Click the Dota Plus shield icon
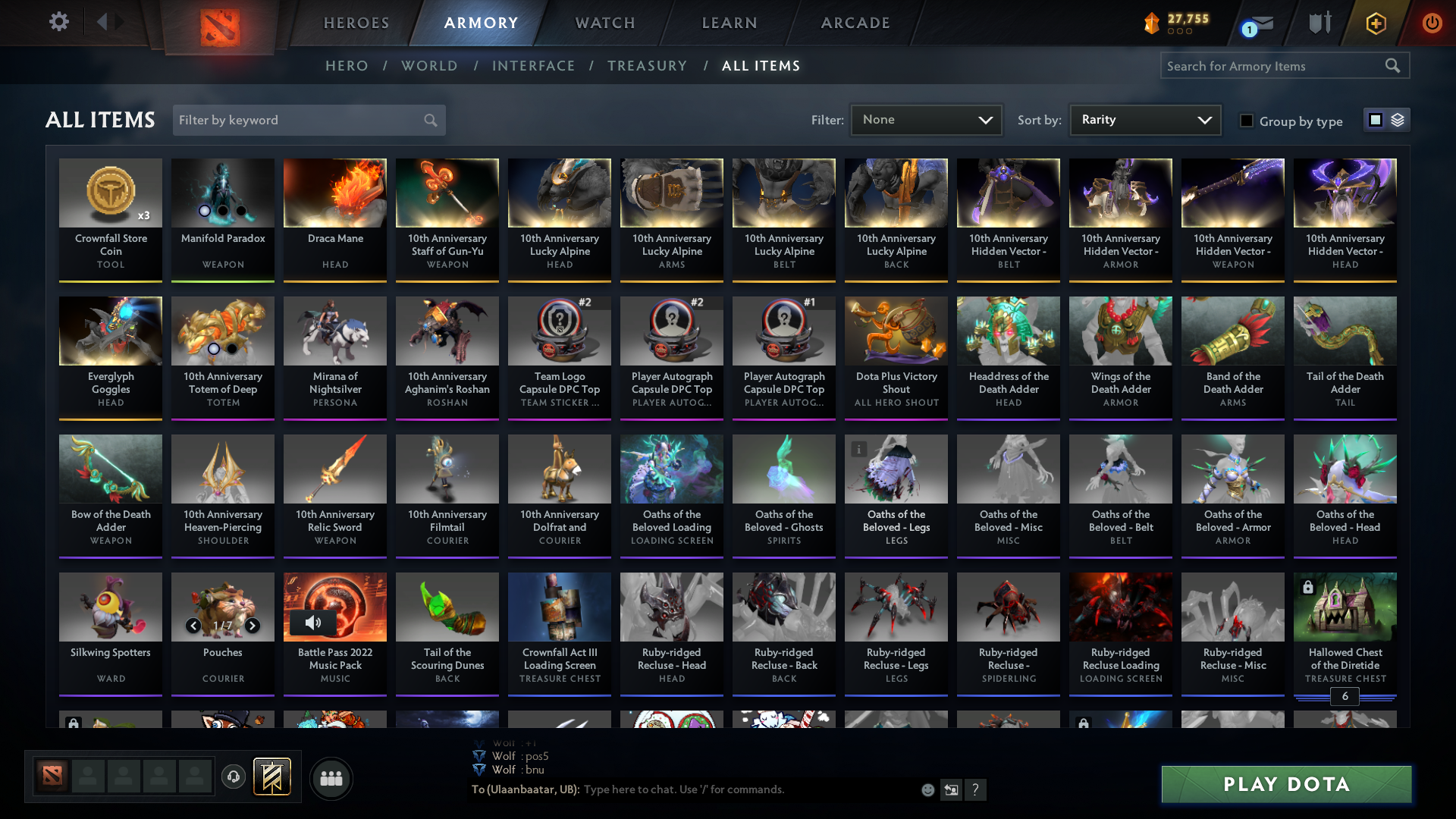The width and height of the screenshot is (1456, 819). 1319,23
